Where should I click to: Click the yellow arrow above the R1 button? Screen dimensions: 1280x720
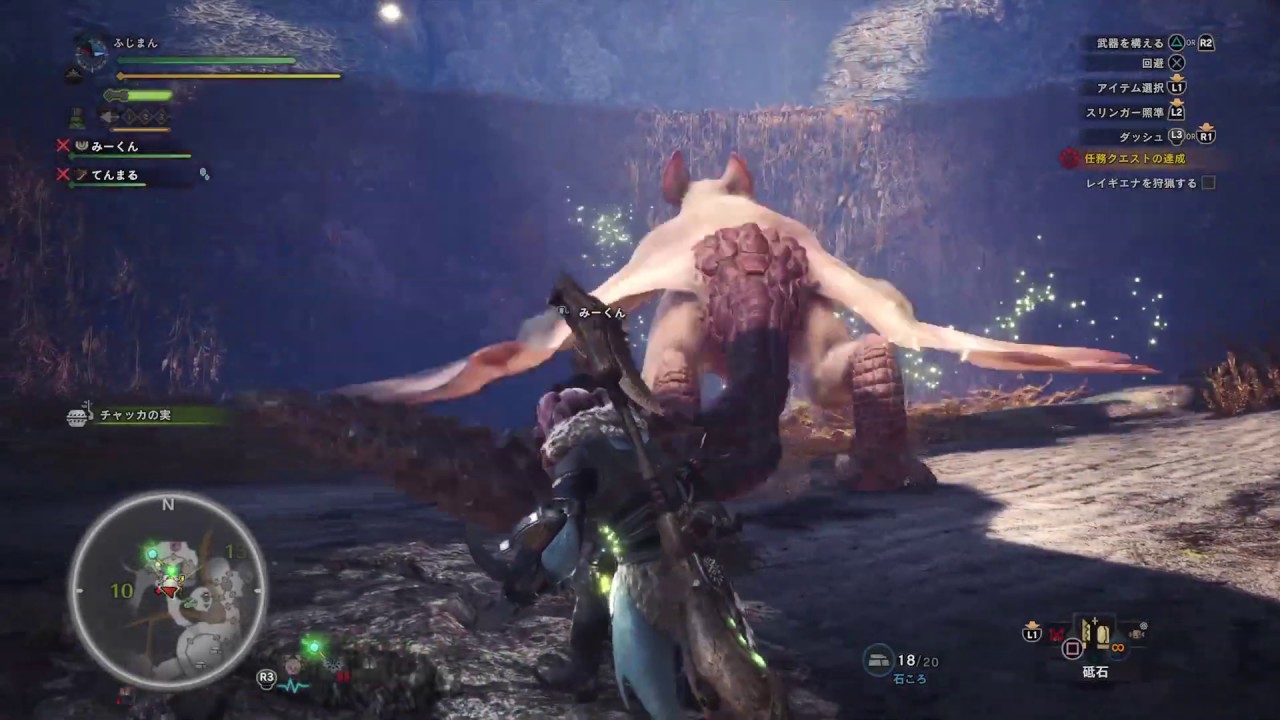[x=1206, y=126]
